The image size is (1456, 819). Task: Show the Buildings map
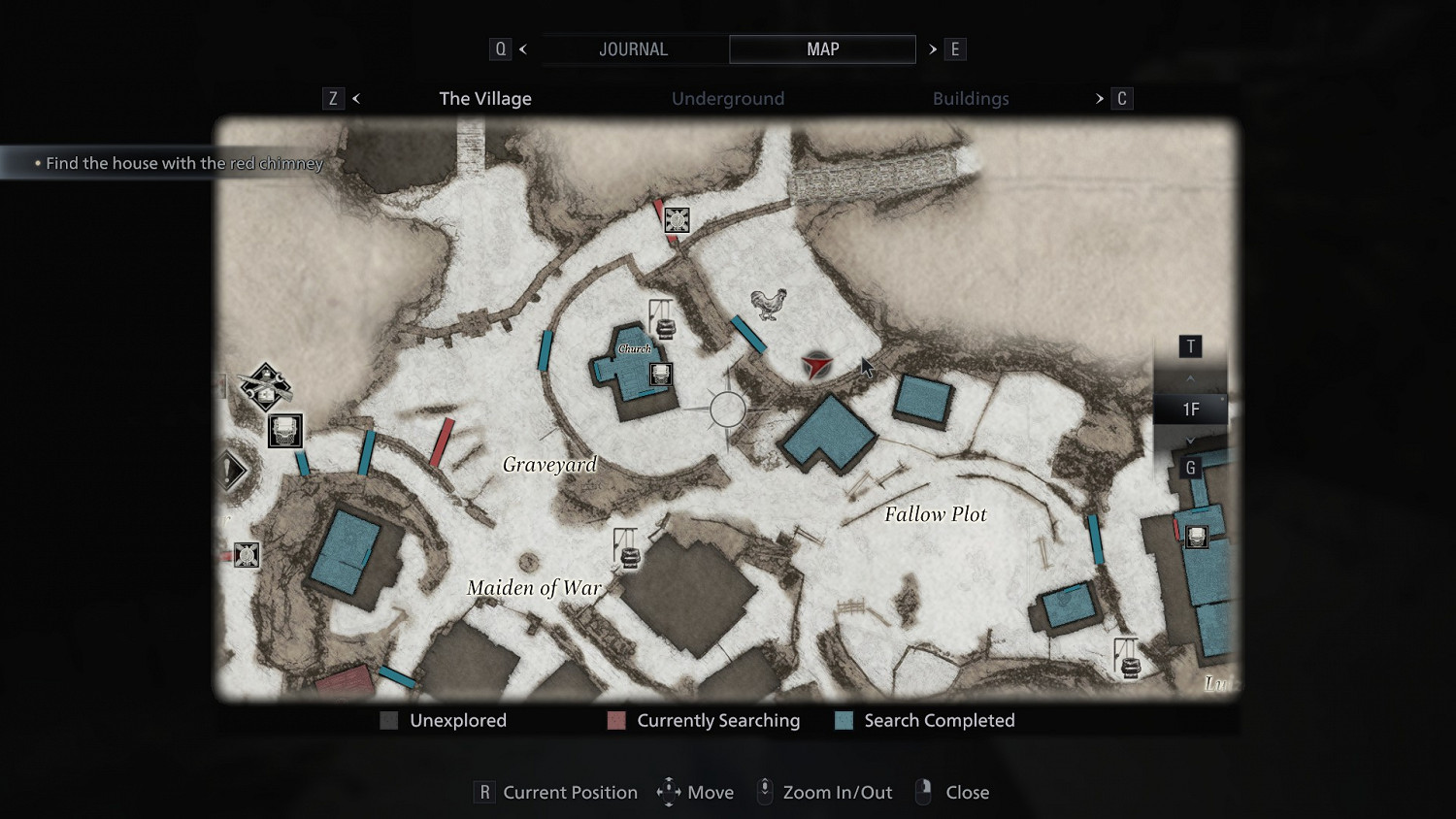(x=971, y=99)
